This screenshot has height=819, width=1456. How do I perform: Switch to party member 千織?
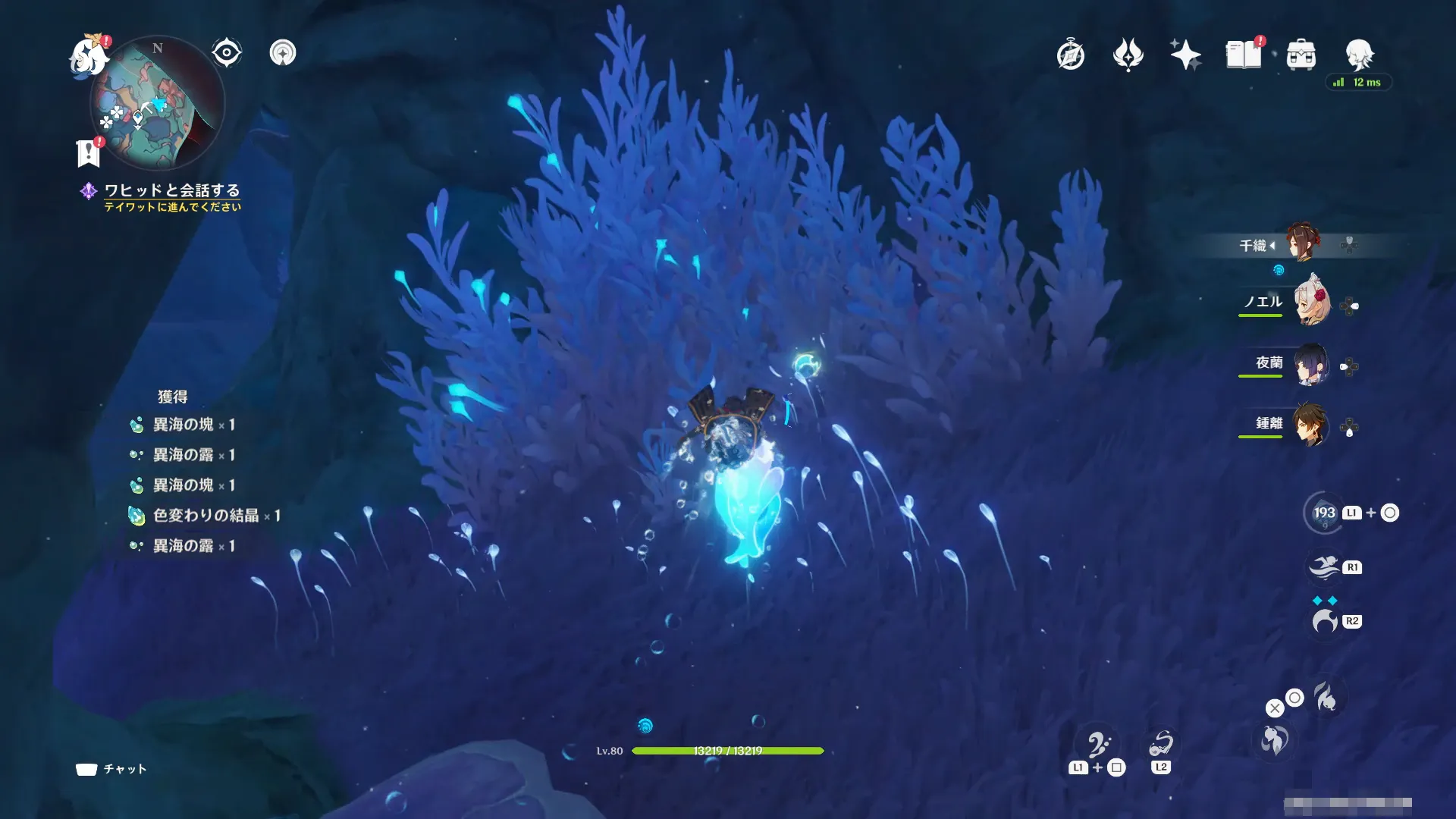click(1303, 243)
